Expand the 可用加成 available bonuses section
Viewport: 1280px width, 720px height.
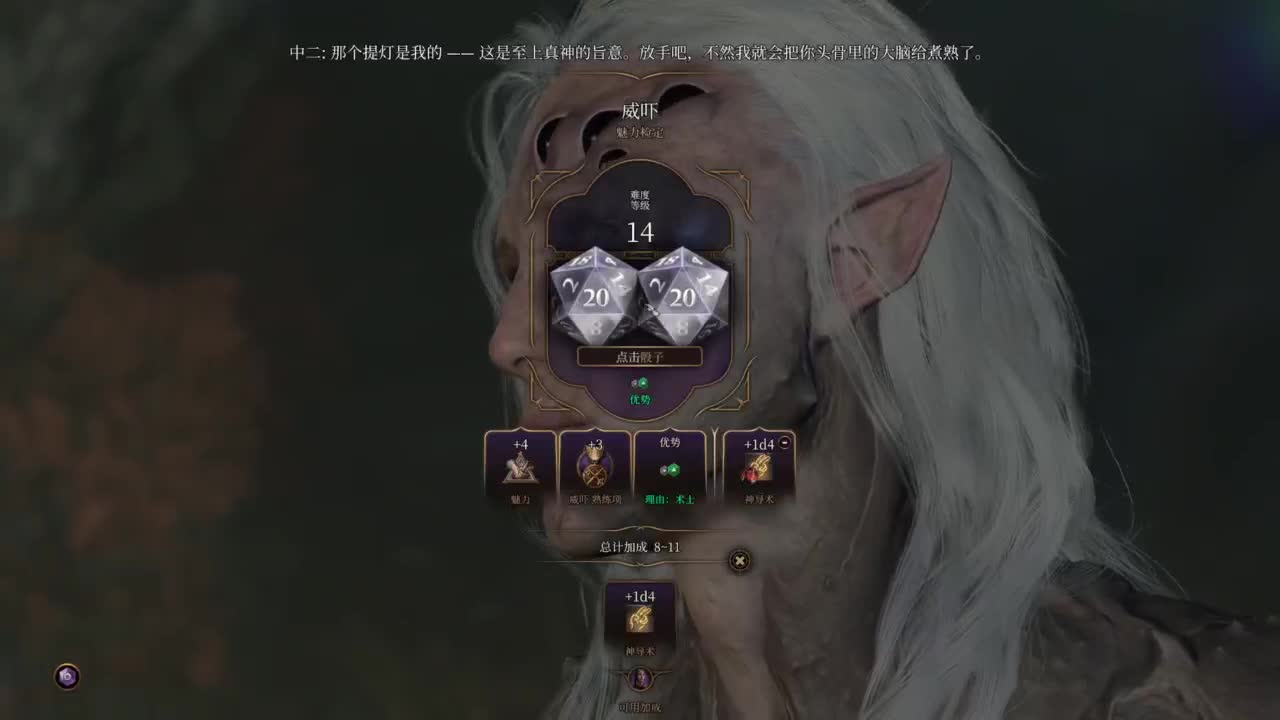pos(640,706)
